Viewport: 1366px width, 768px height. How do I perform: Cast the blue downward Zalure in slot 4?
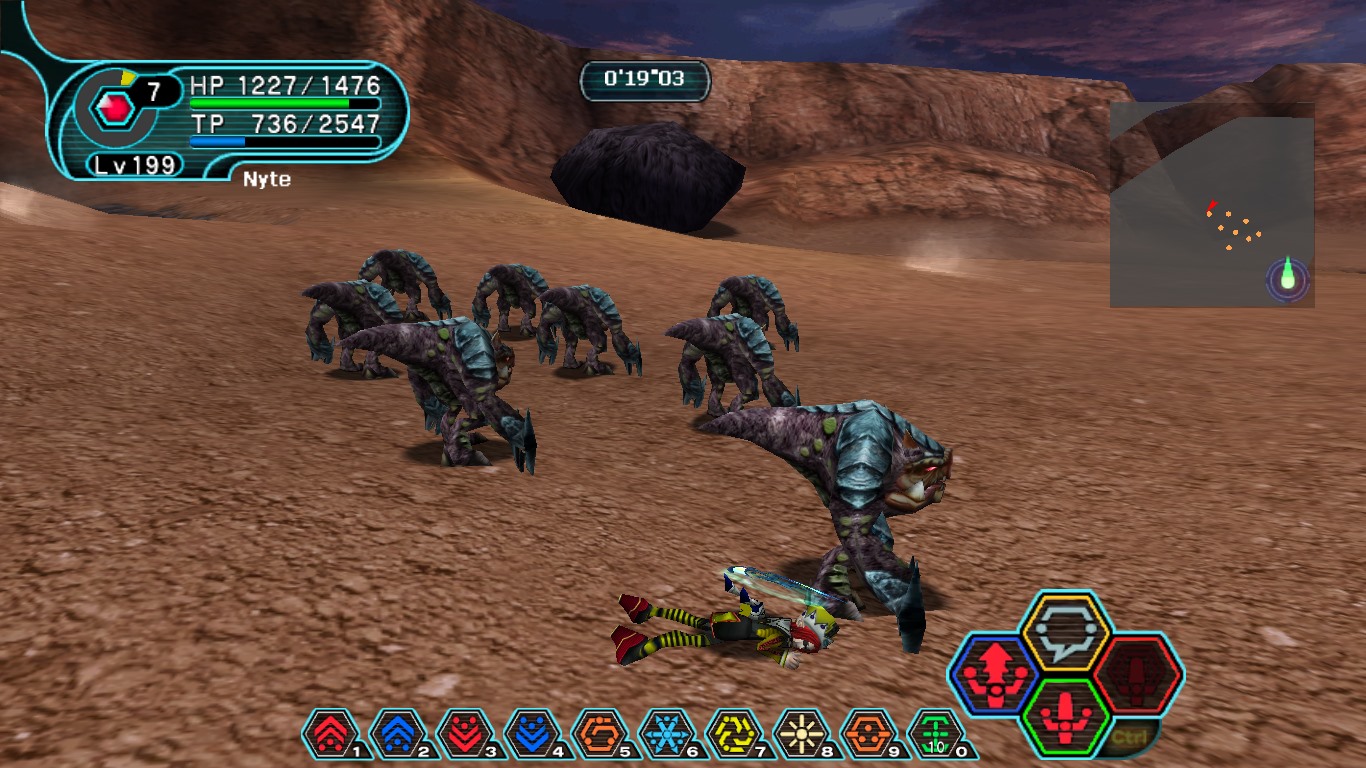click(534, 735)
